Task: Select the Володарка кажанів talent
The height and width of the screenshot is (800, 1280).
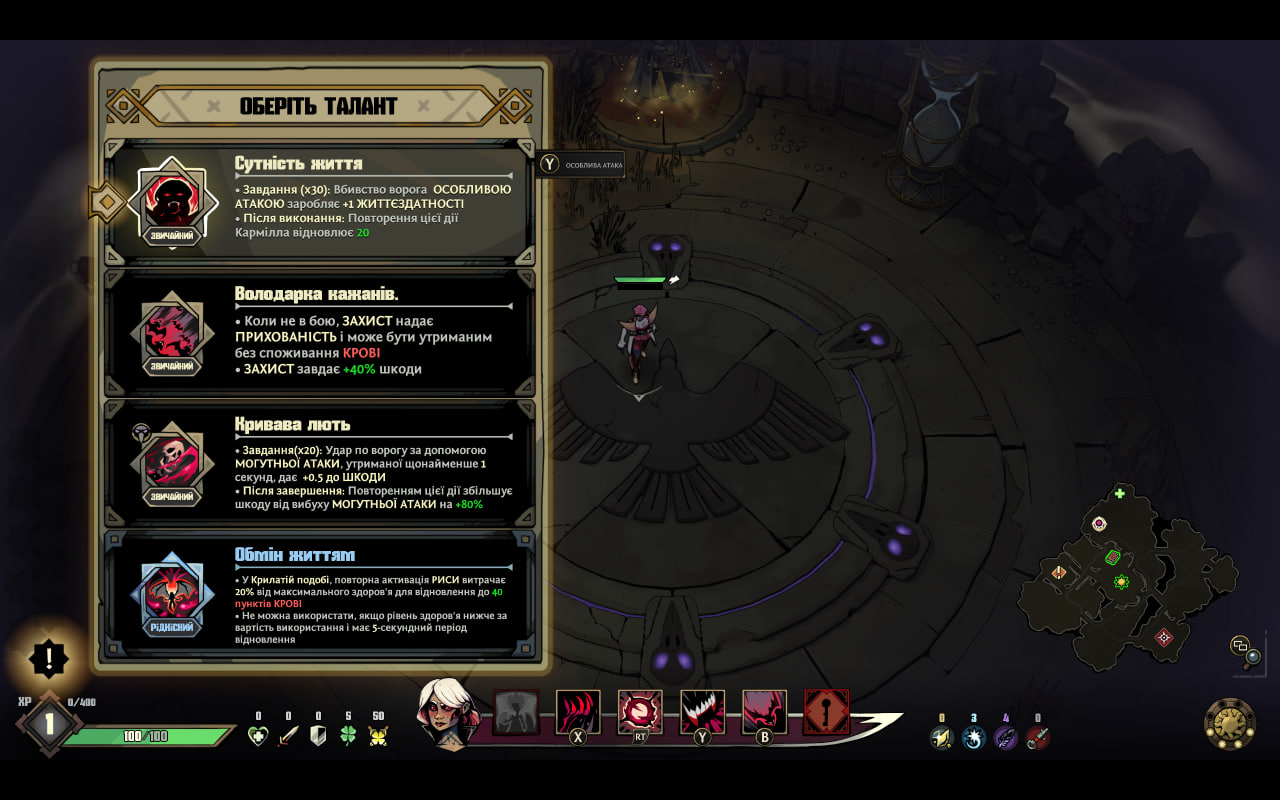Action: pyautogui.click(x=320, y=332)
